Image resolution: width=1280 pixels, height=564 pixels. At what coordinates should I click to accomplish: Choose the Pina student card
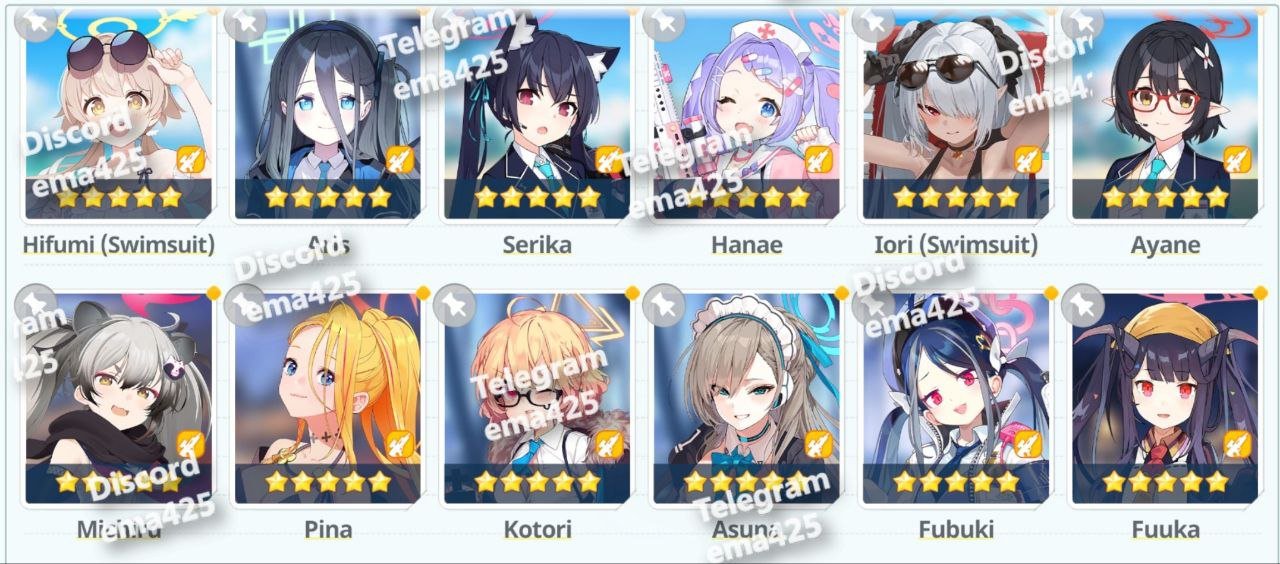[x=327, y=395]
